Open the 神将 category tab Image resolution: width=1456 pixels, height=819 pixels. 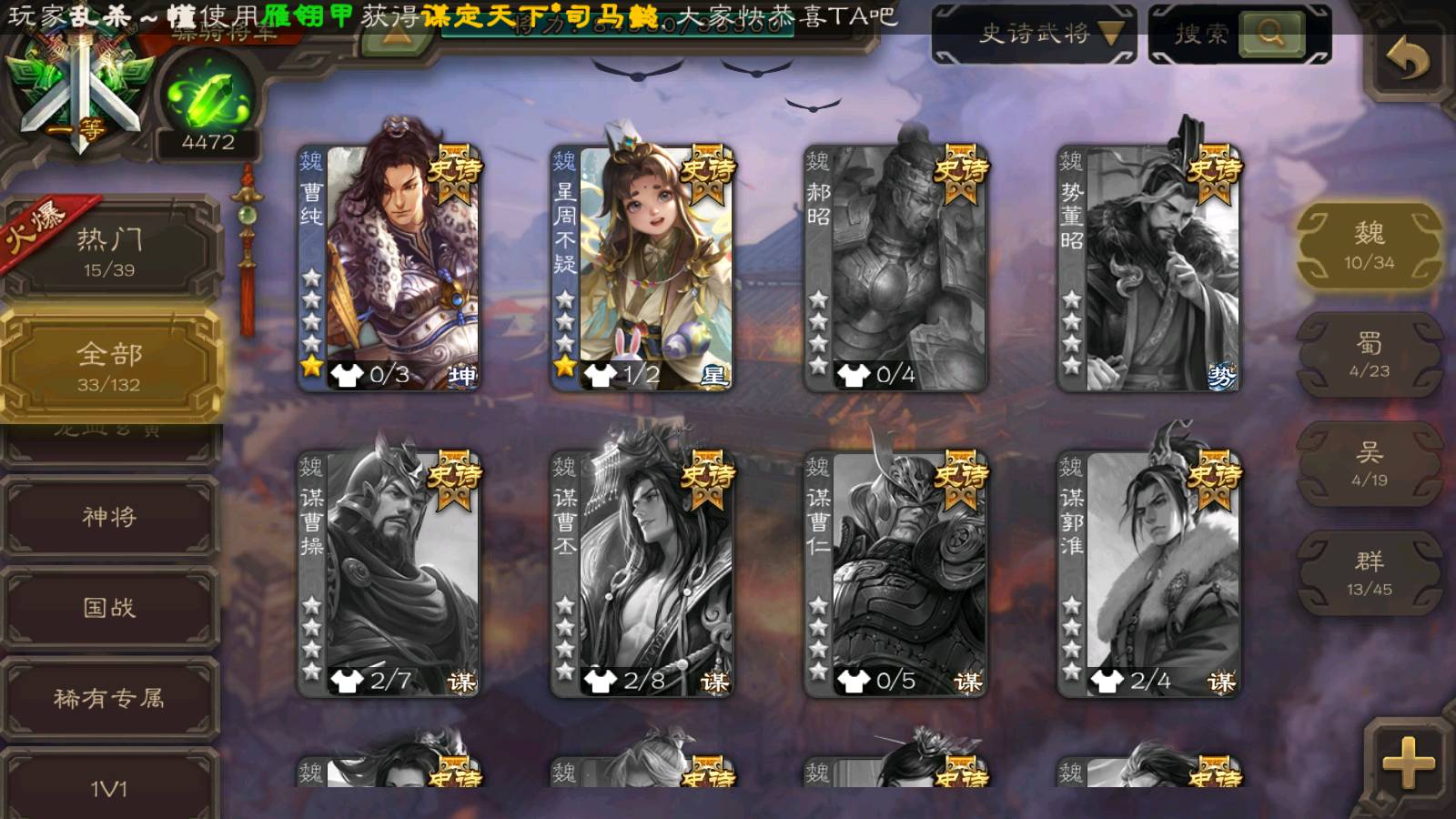click(109, 517)
